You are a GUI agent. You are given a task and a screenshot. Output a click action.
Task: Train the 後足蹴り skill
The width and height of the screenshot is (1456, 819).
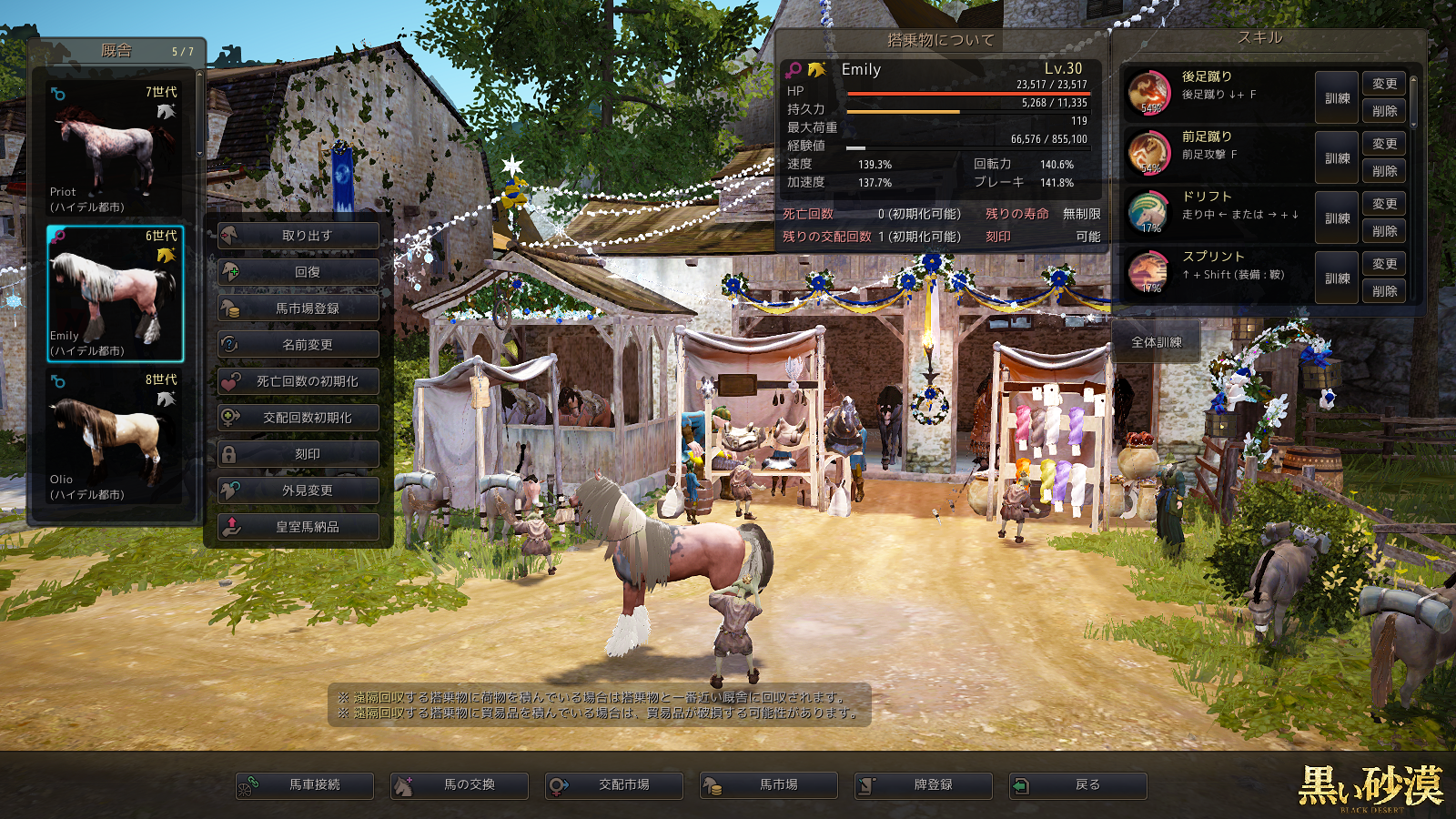point(1337,98)
